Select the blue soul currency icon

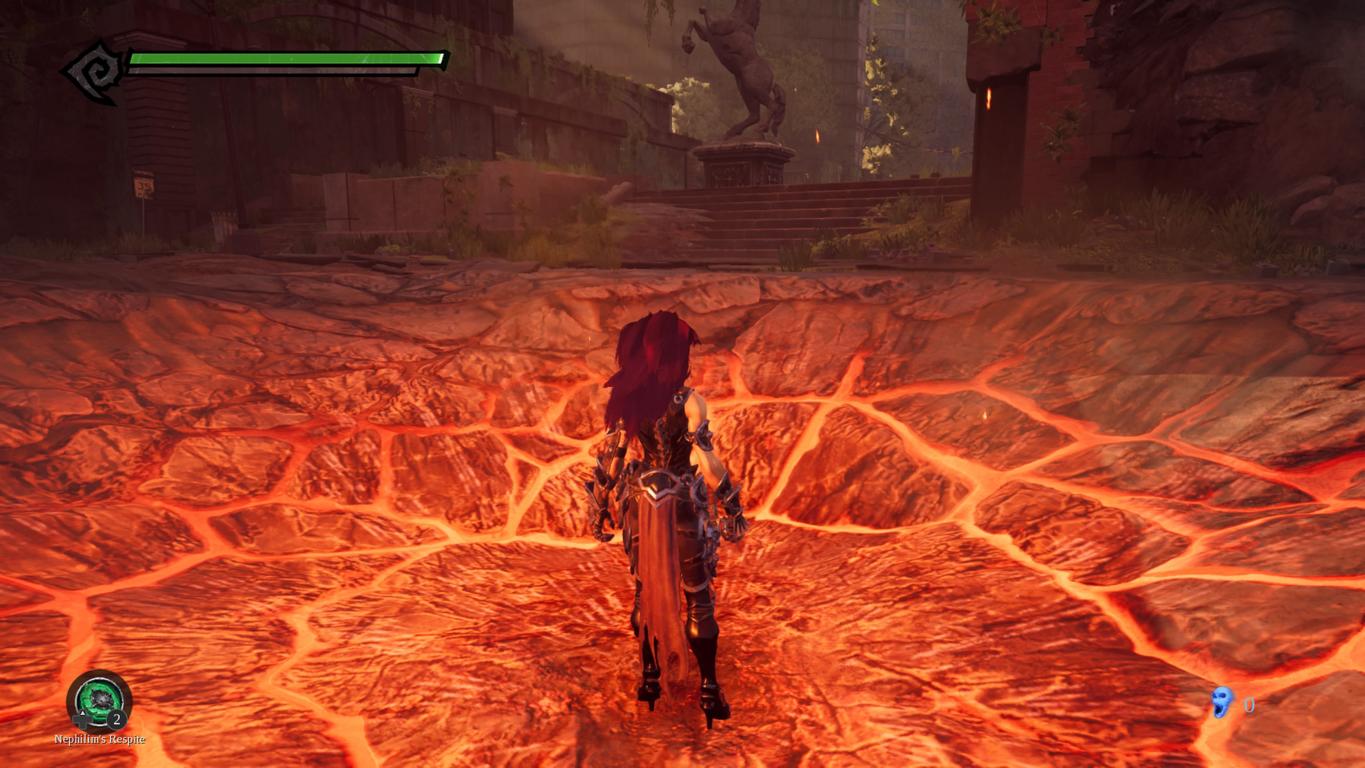[1221, 703]
